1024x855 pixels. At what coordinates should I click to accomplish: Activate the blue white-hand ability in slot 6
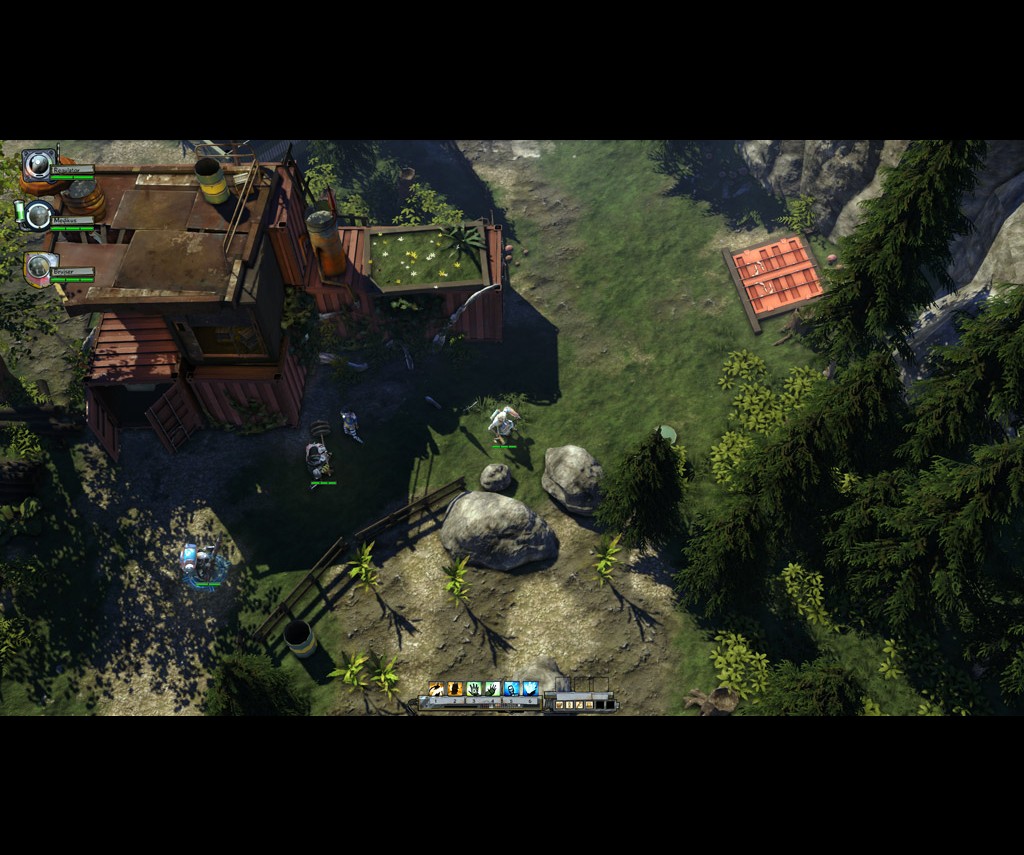coord(530,688)
